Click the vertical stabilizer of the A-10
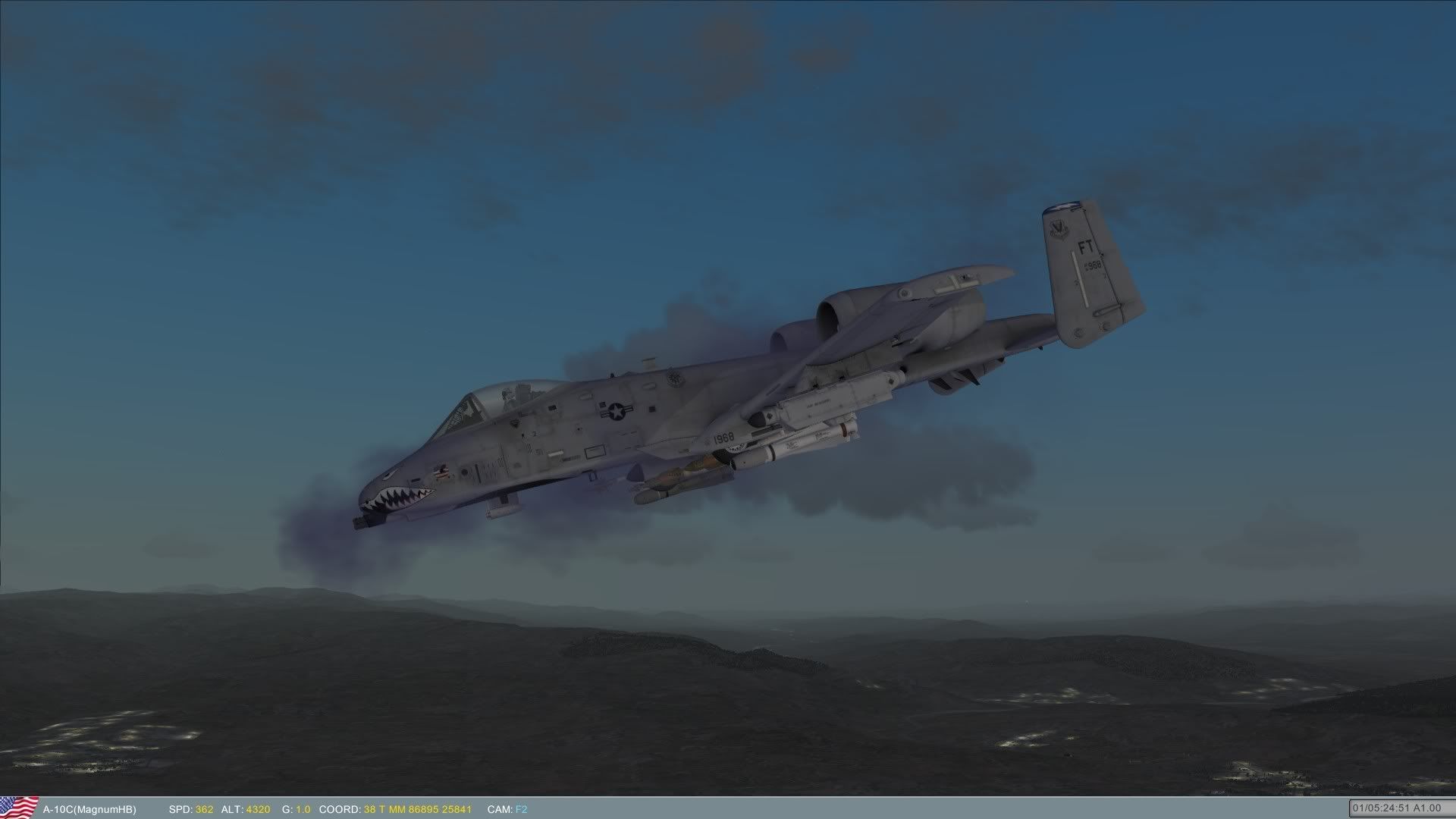Viewport: 1456px width, 819px height. 1084,273
